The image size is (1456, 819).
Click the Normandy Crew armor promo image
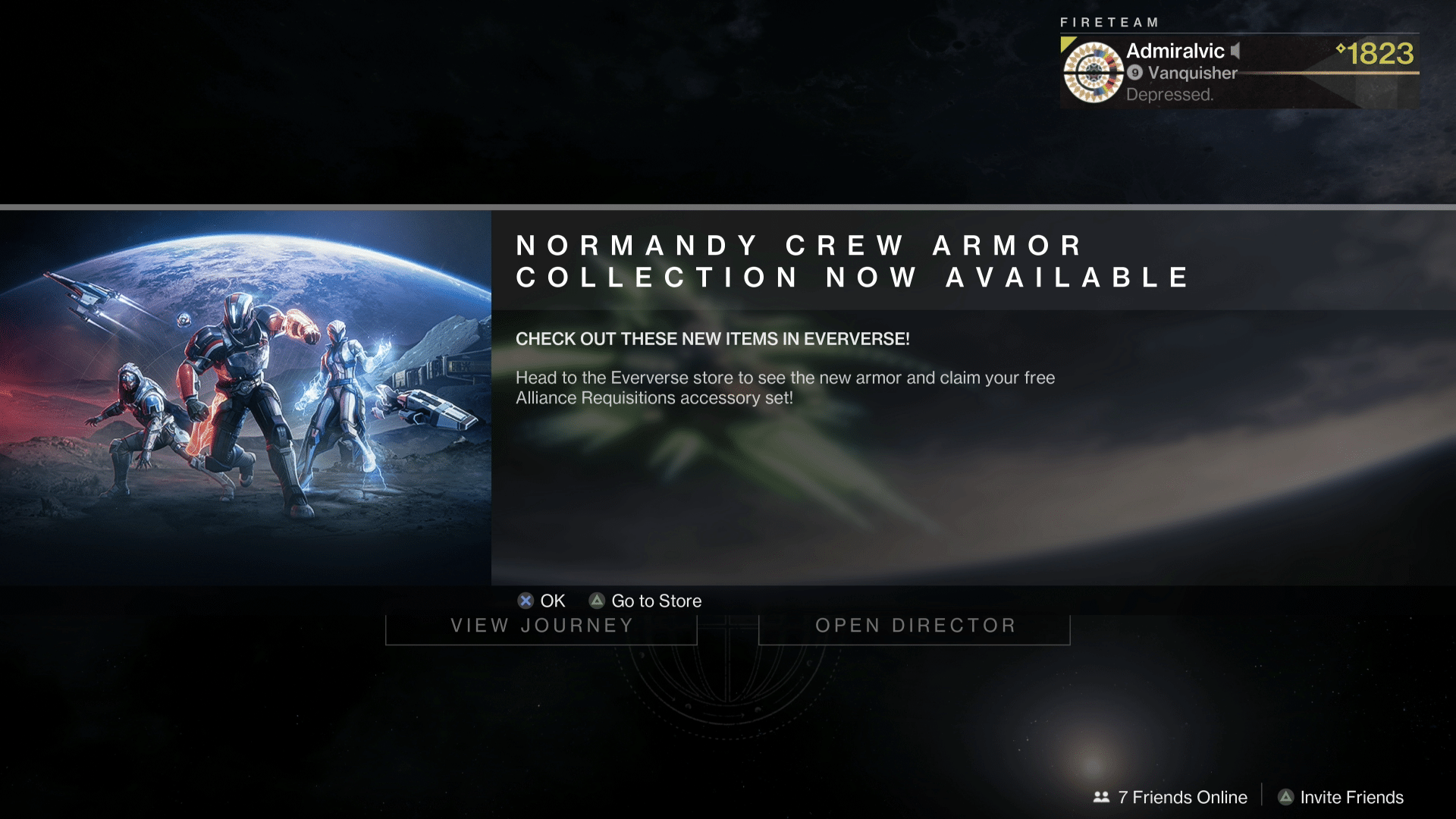tap(245, 397)
